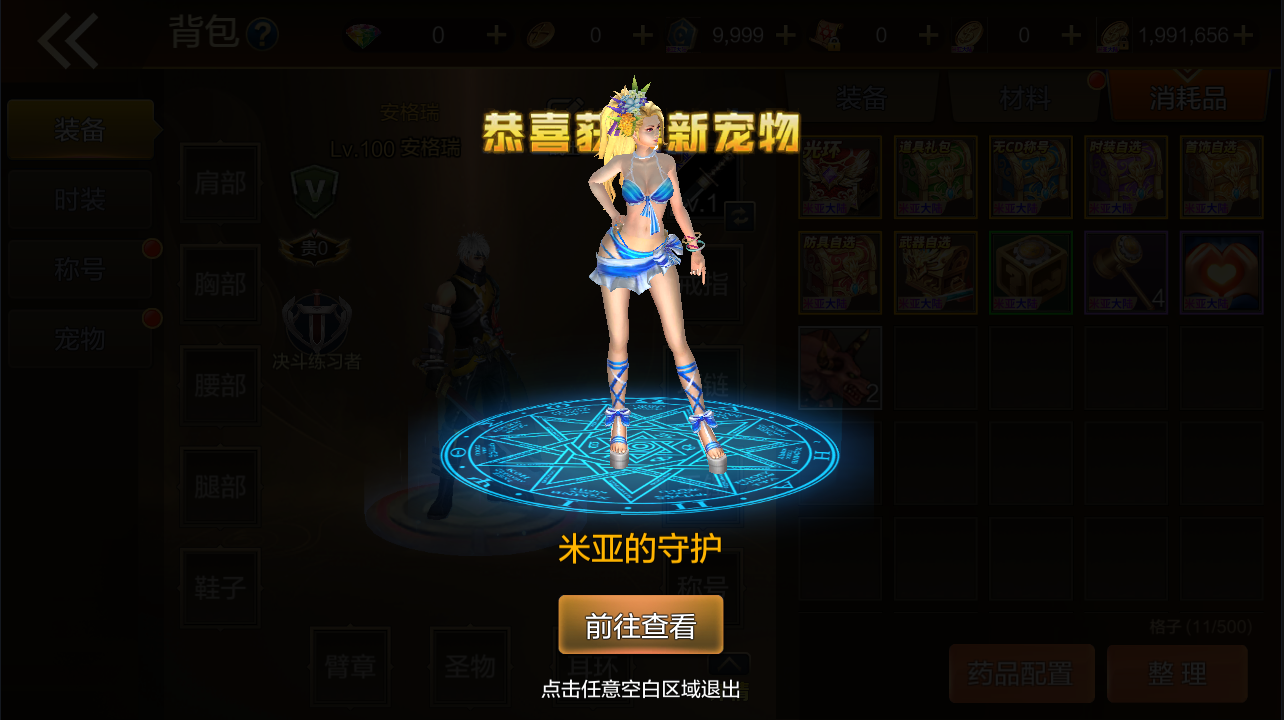The height and width of the screenshot is (720, 1284).
Task: Click the heart-shaped item in the grid
Action: tap(1220, 271)
